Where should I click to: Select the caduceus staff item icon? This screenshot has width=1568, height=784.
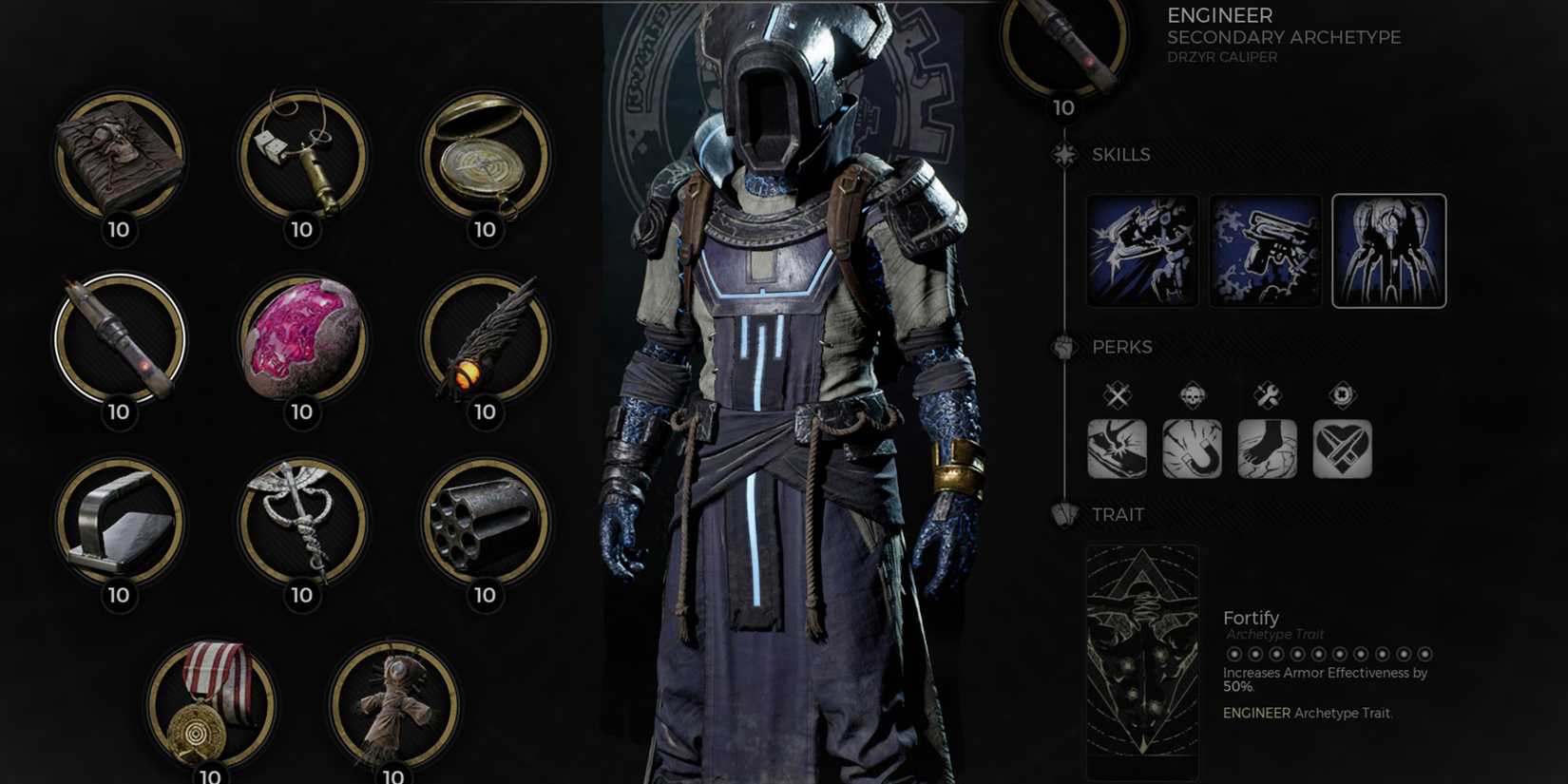pyautogui.click(x=301, y=527)
